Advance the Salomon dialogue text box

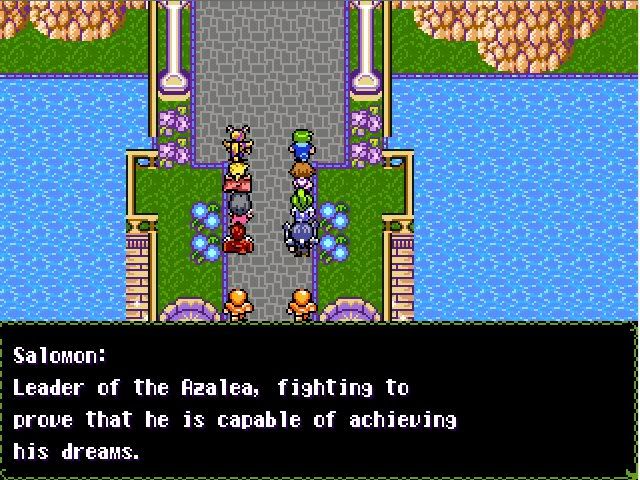click(319, 400)
